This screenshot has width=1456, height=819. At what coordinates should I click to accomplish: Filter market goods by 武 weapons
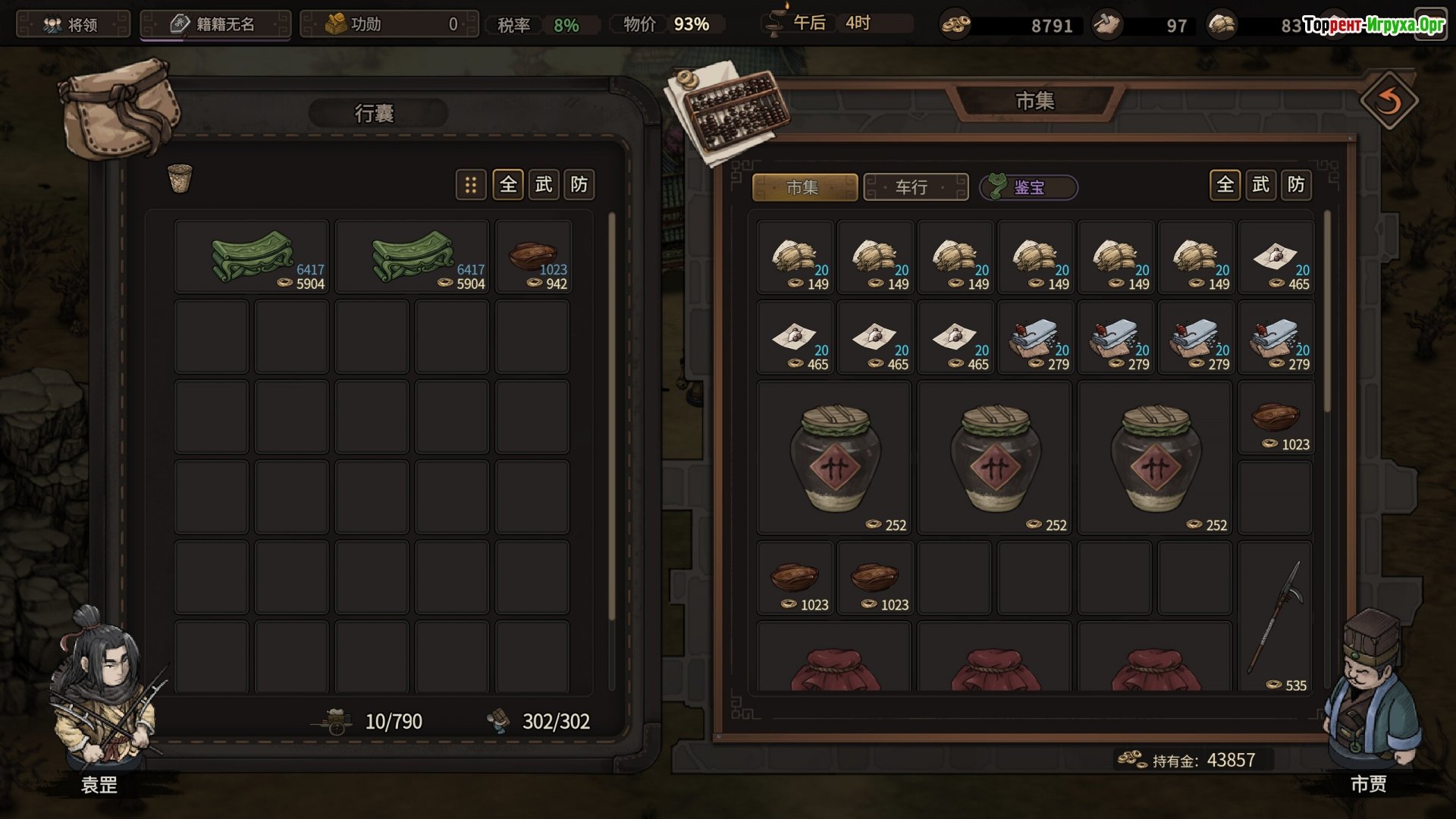[1260, 184]
